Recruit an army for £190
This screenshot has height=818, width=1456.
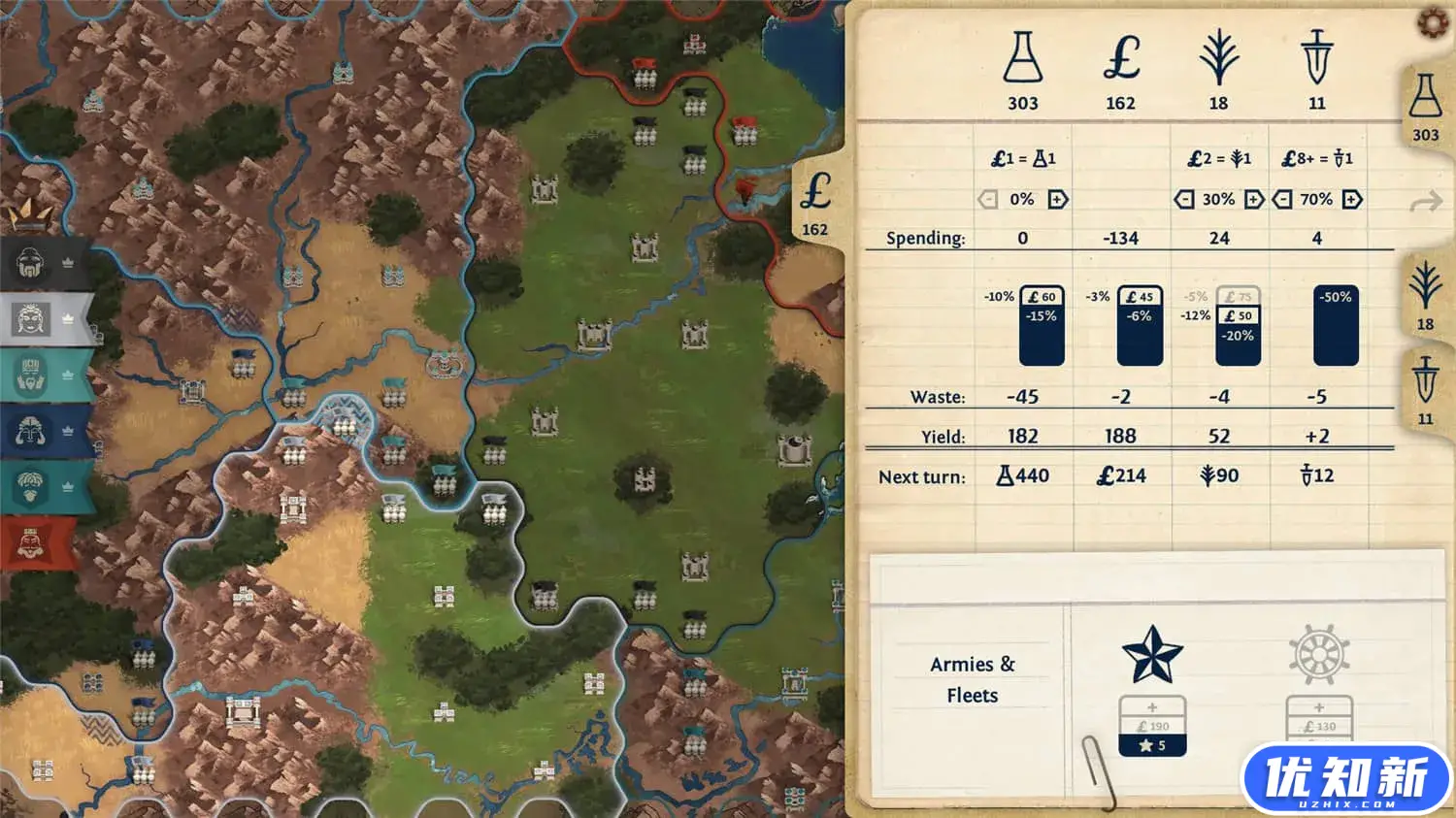[x=1152, y=726]
